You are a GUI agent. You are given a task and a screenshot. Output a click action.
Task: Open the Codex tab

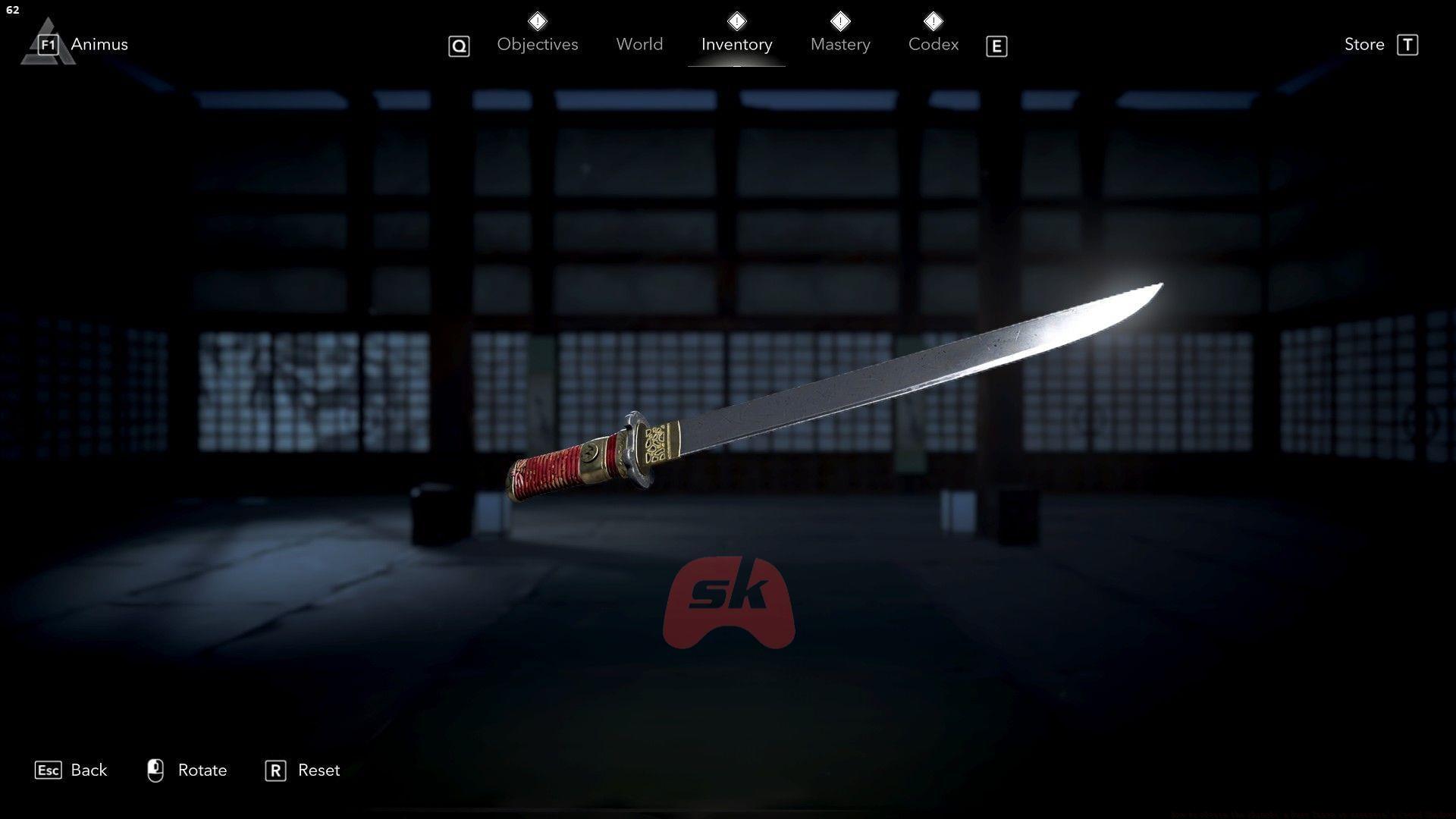pyautogui.click(x=933, y=44)
